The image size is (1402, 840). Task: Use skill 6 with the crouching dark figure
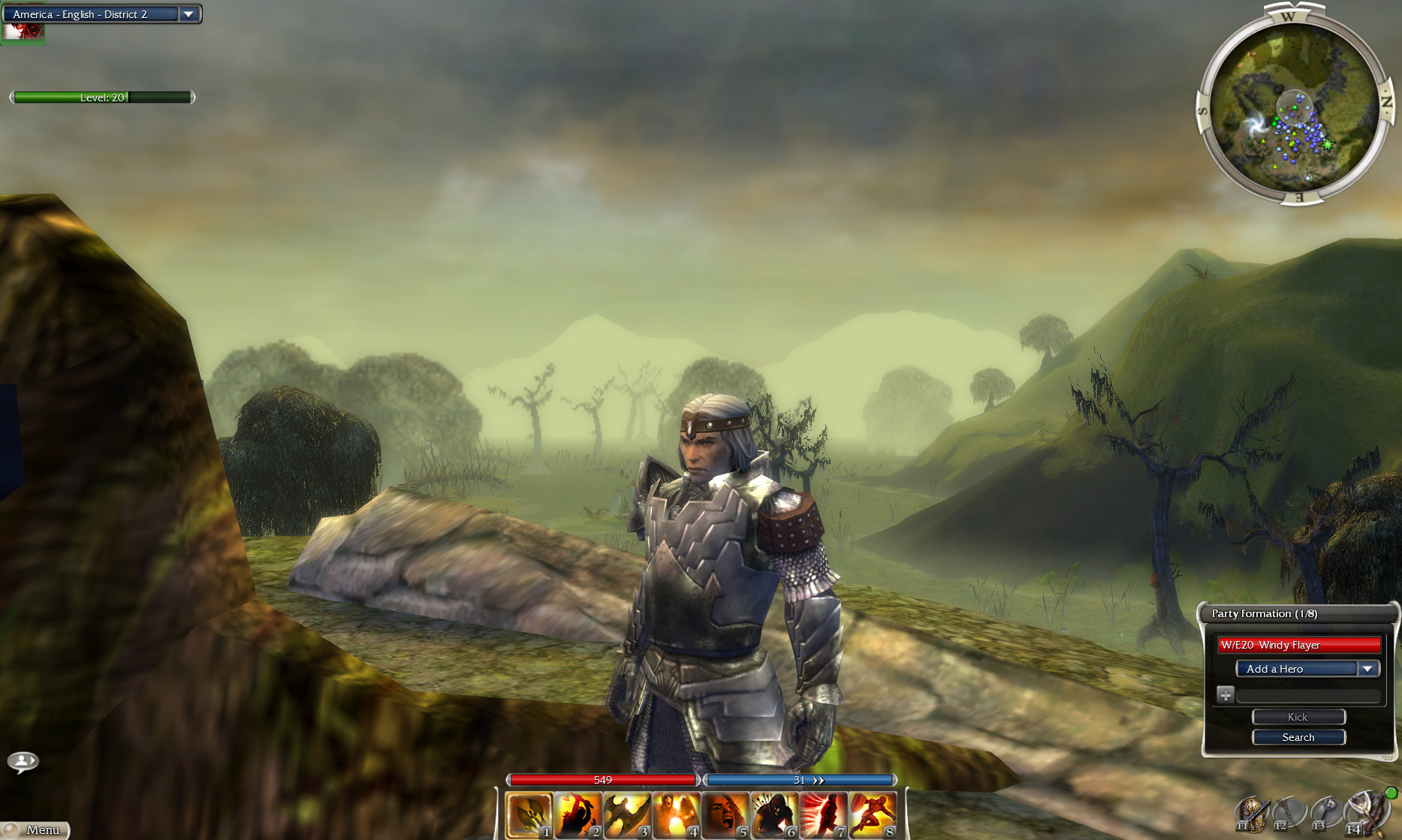tap(774, 814)
